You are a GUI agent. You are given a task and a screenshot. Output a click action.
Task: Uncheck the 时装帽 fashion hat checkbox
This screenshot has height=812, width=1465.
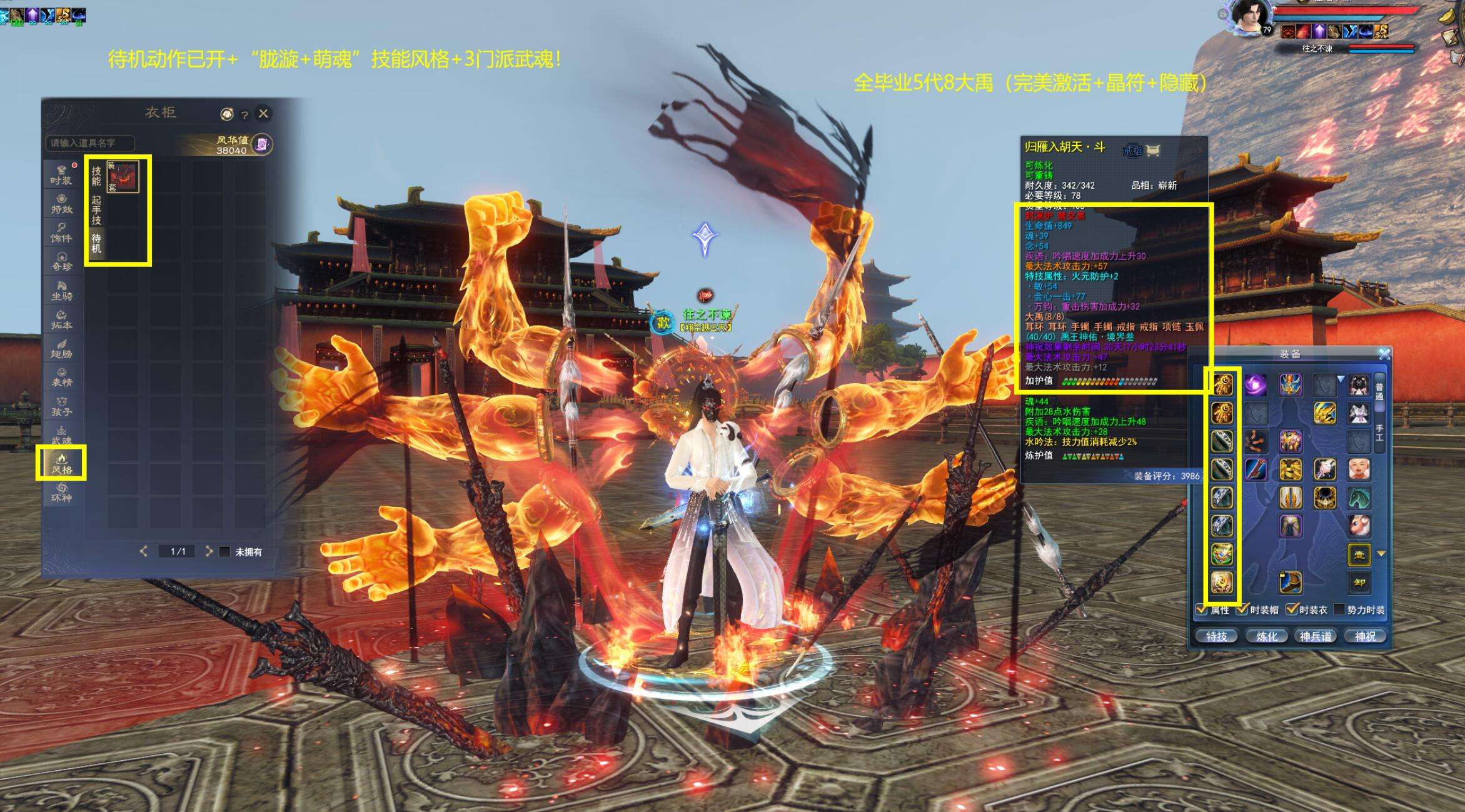tap(1242, 609)
